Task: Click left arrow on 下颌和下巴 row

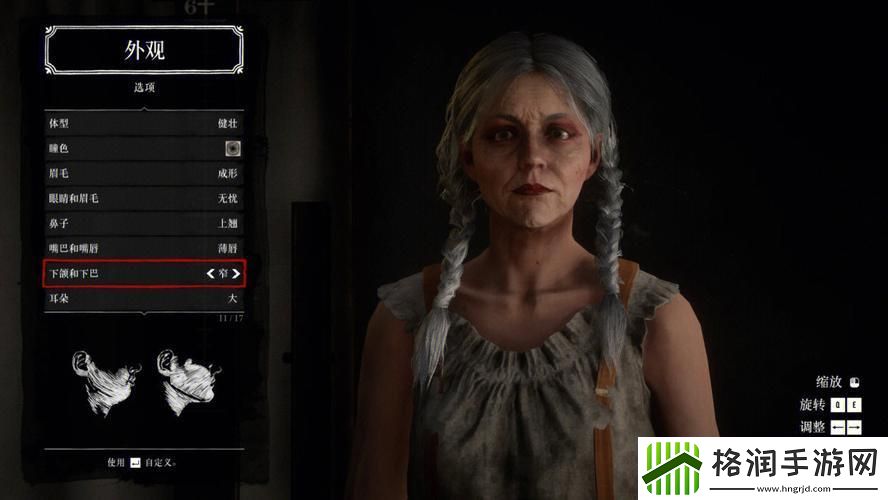Action: pos(210,272)
